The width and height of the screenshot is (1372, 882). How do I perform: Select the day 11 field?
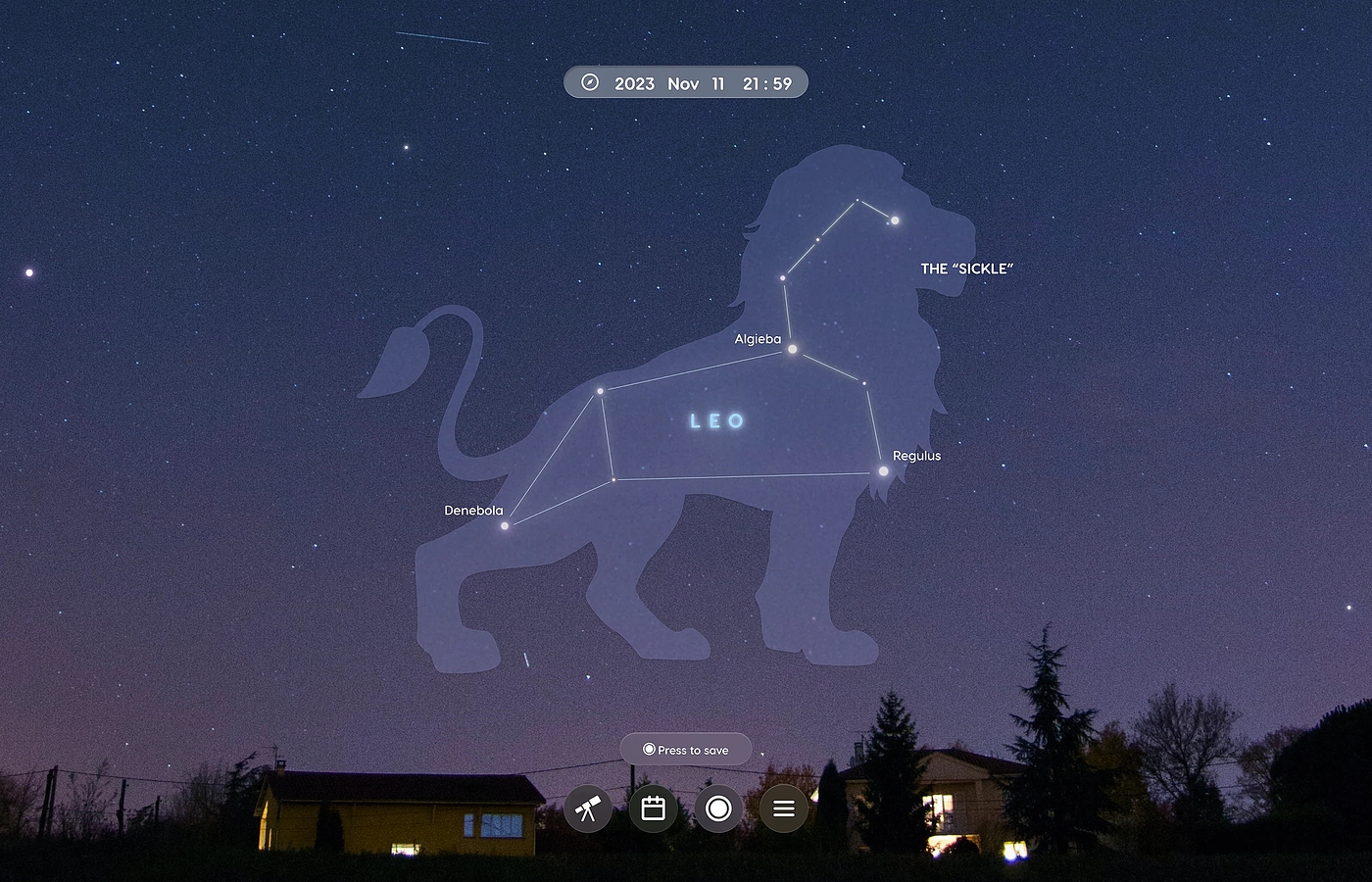pos(718,84)
